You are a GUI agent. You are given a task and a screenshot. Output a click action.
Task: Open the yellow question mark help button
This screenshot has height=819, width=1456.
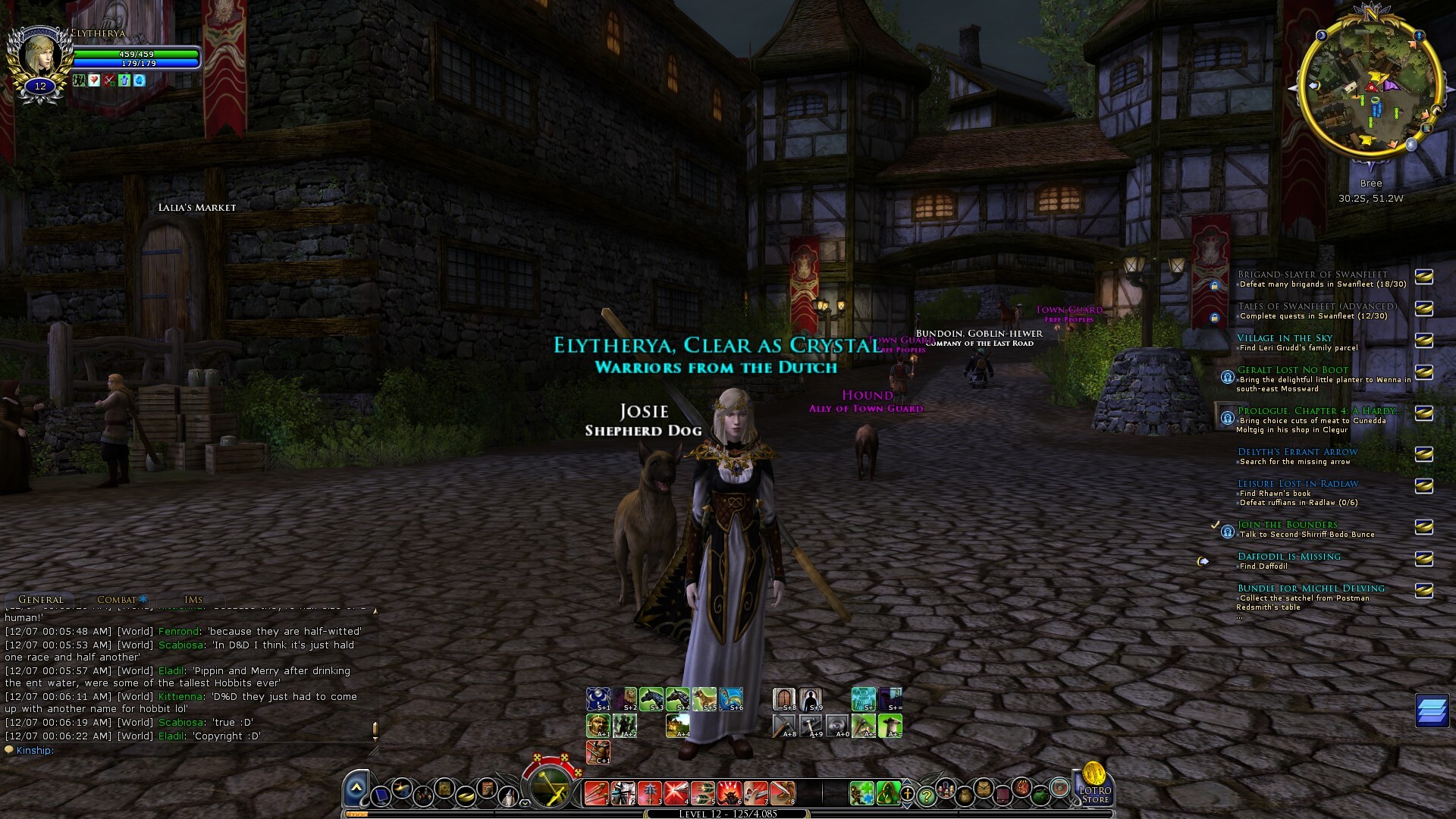click(926, 795)
